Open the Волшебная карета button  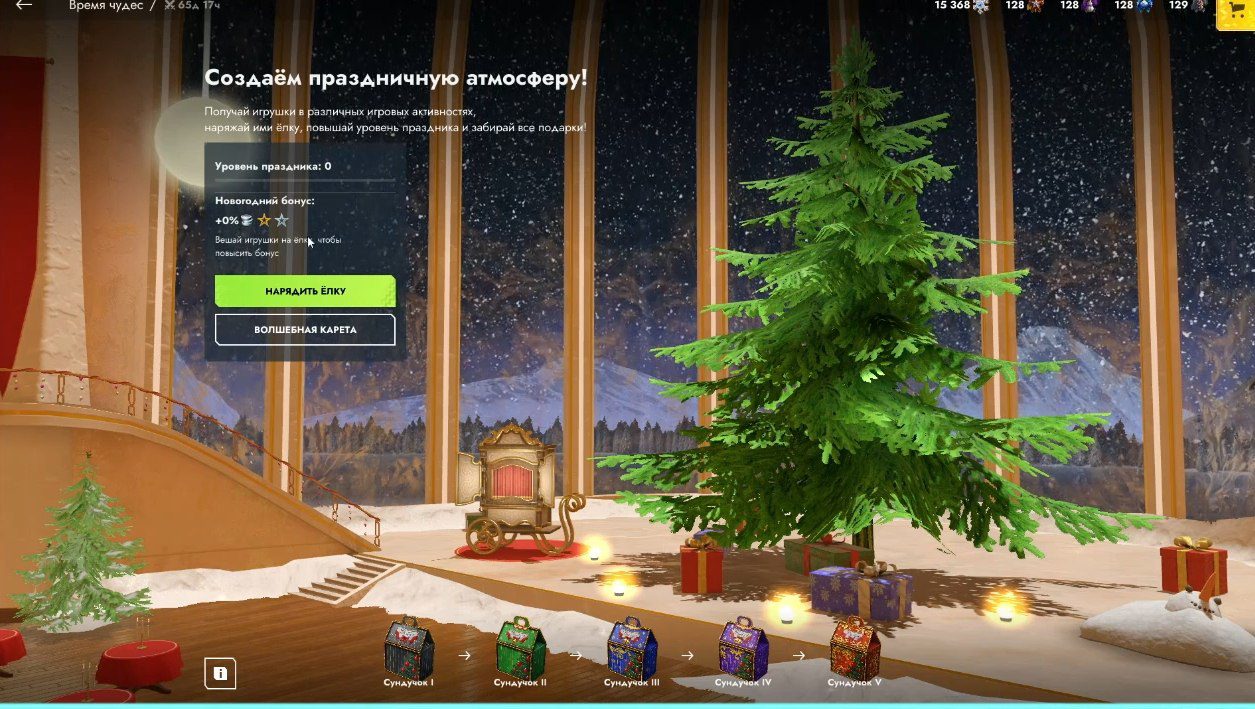305,329
